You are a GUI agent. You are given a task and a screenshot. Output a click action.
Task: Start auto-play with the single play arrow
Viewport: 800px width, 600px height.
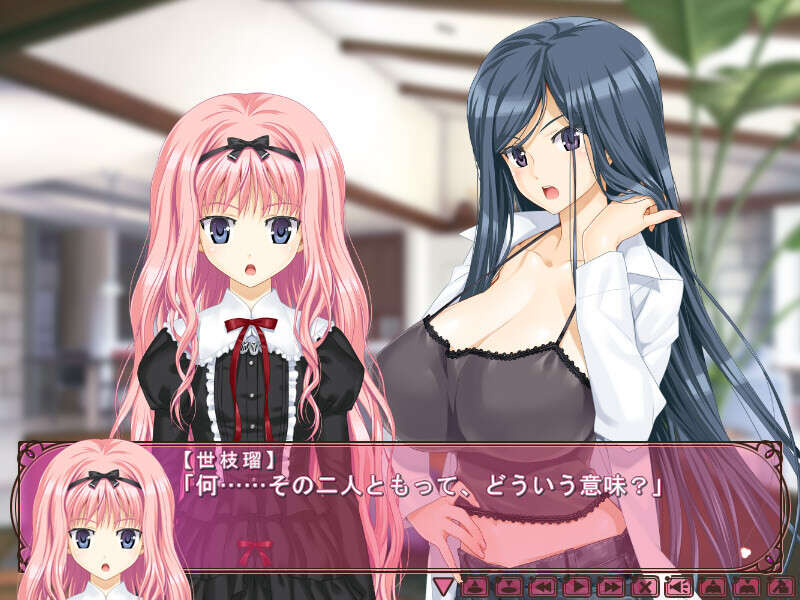(576, 587)
